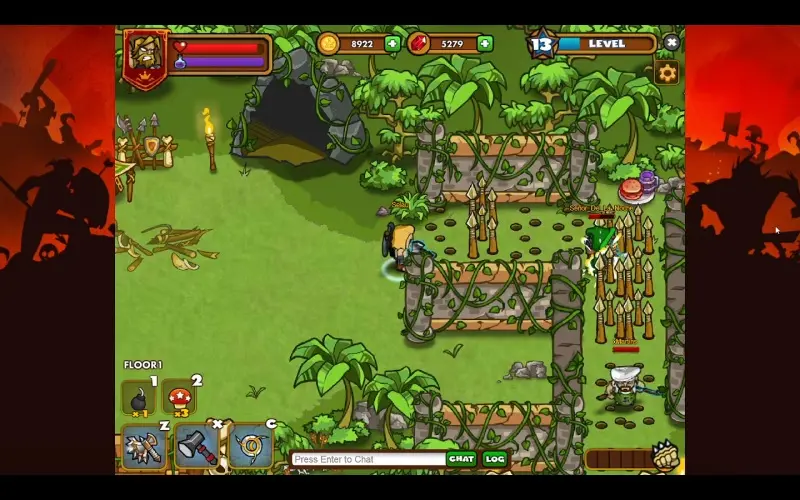Activate the golden whirlwind skill
The width and height of the screenshot is (800, 500).
(x=250, y=446)
